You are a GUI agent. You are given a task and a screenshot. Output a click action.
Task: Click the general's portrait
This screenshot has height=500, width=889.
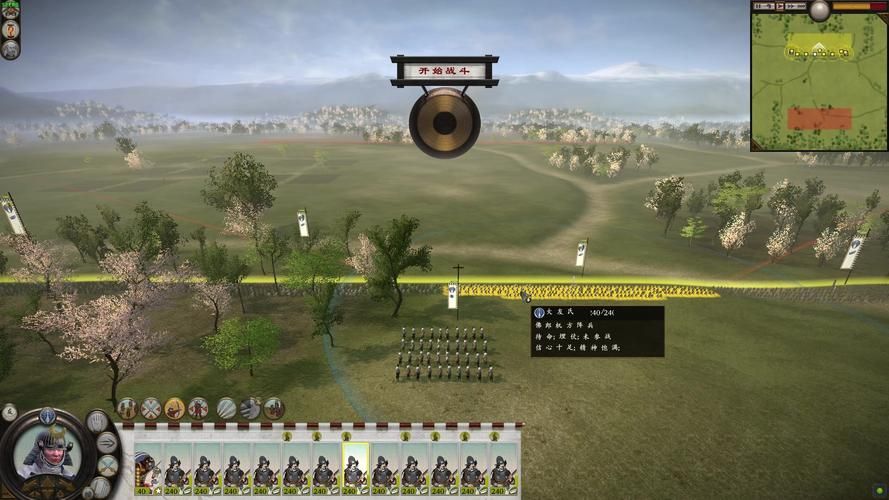[45, 453]
